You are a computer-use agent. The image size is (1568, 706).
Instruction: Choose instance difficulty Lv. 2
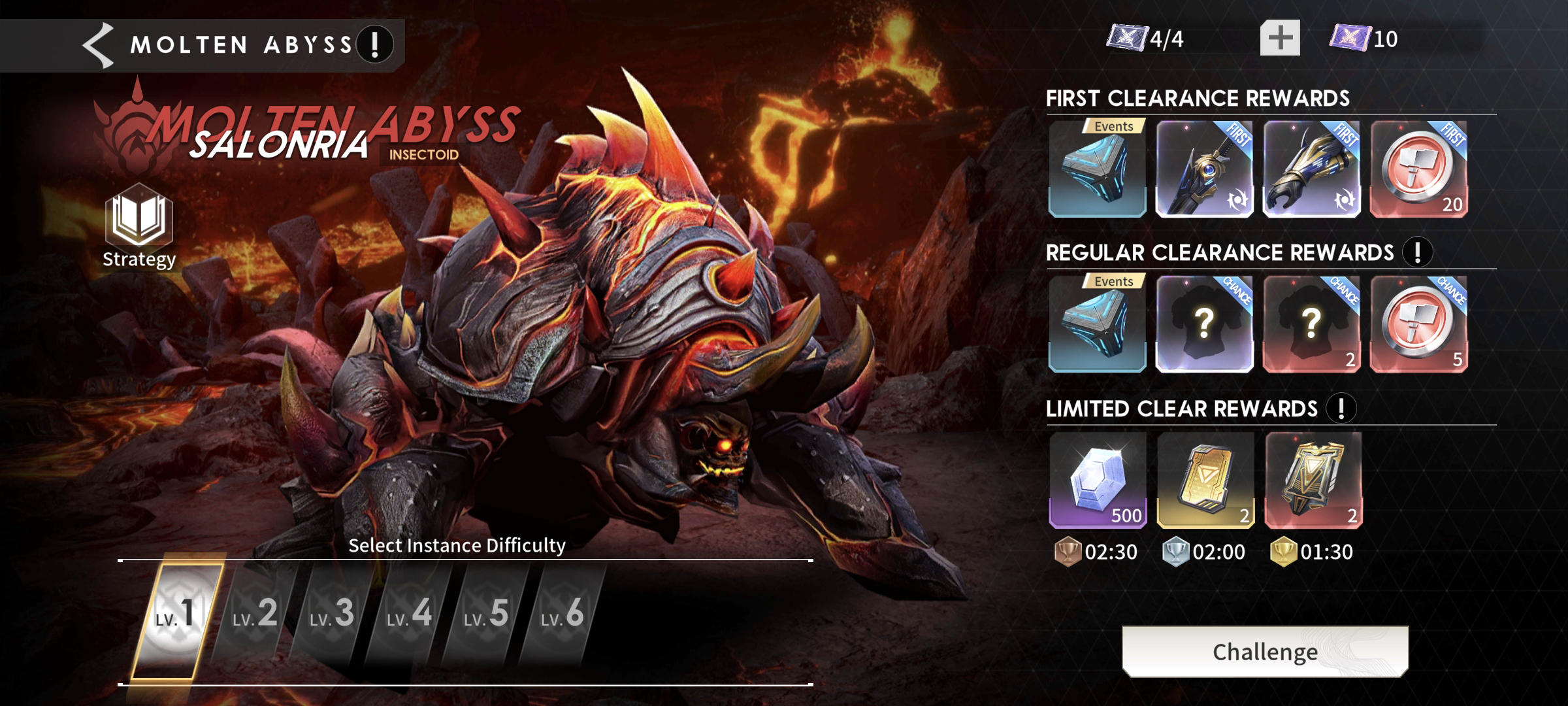pos(255,614)
